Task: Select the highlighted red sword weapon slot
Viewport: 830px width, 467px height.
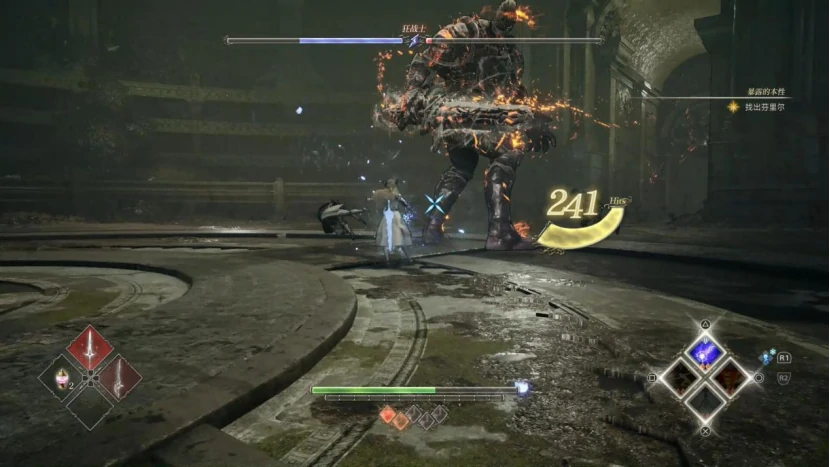Action: (89, 349)
